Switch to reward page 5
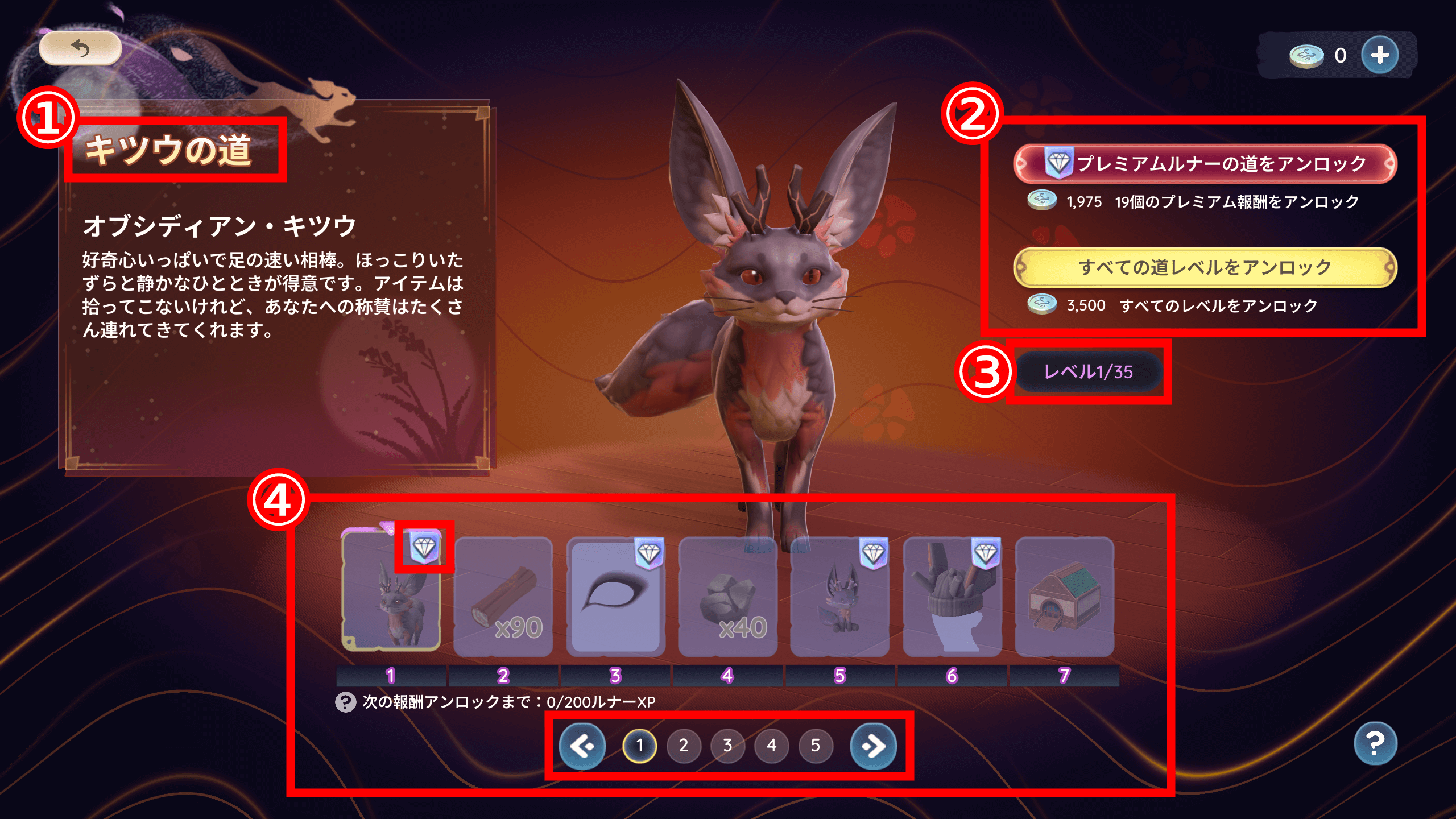 (x=816, y=746)
